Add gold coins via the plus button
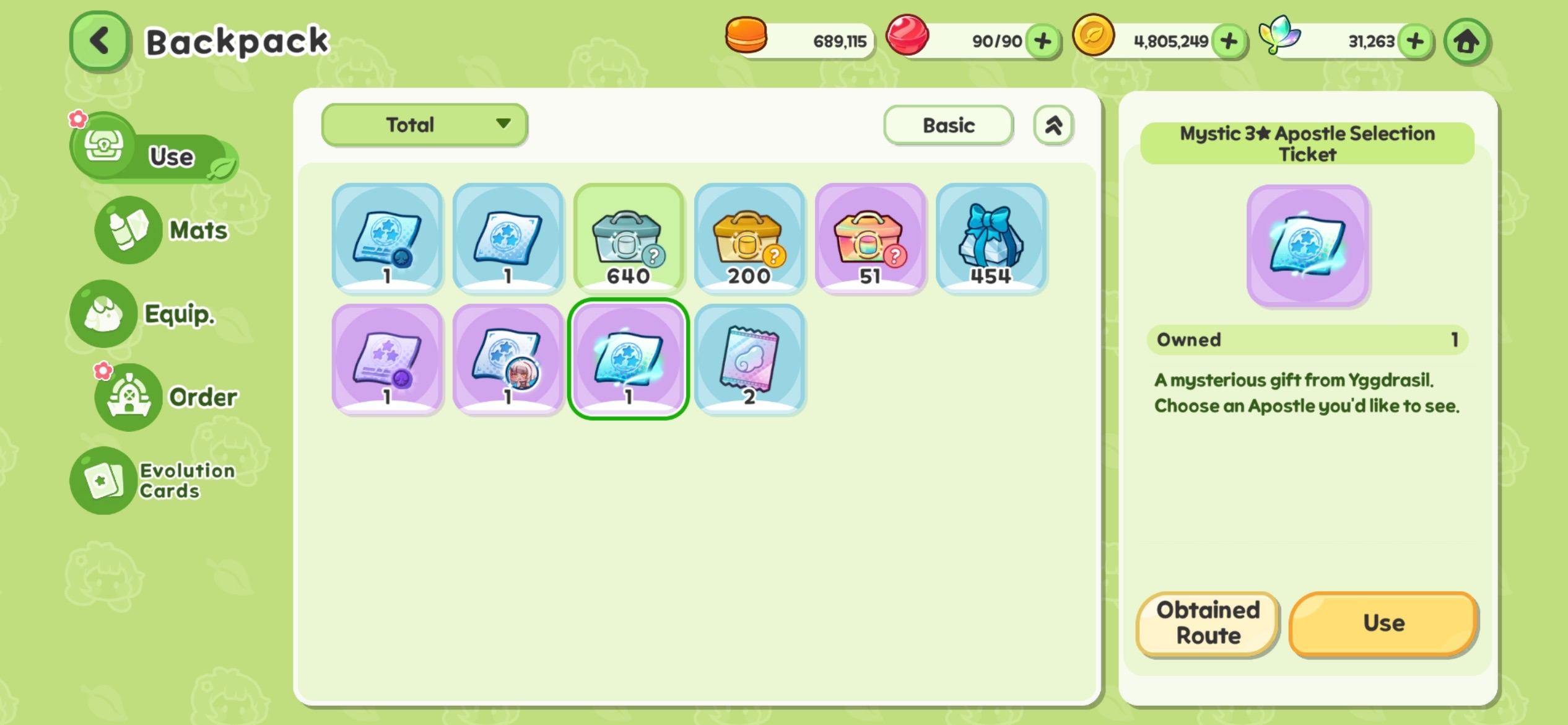The width and height of the screenshot is (1568, 725). [x=1230, y=40]
